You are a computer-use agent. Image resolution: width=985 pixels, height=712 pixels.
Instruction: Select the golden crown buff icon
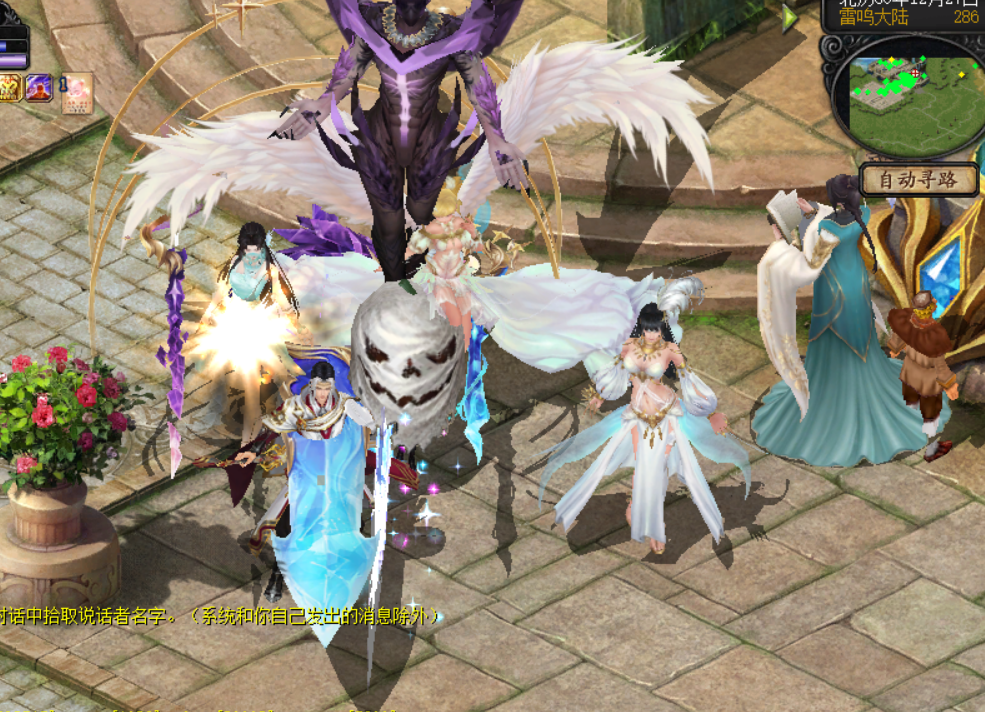[x=10, y=88]
